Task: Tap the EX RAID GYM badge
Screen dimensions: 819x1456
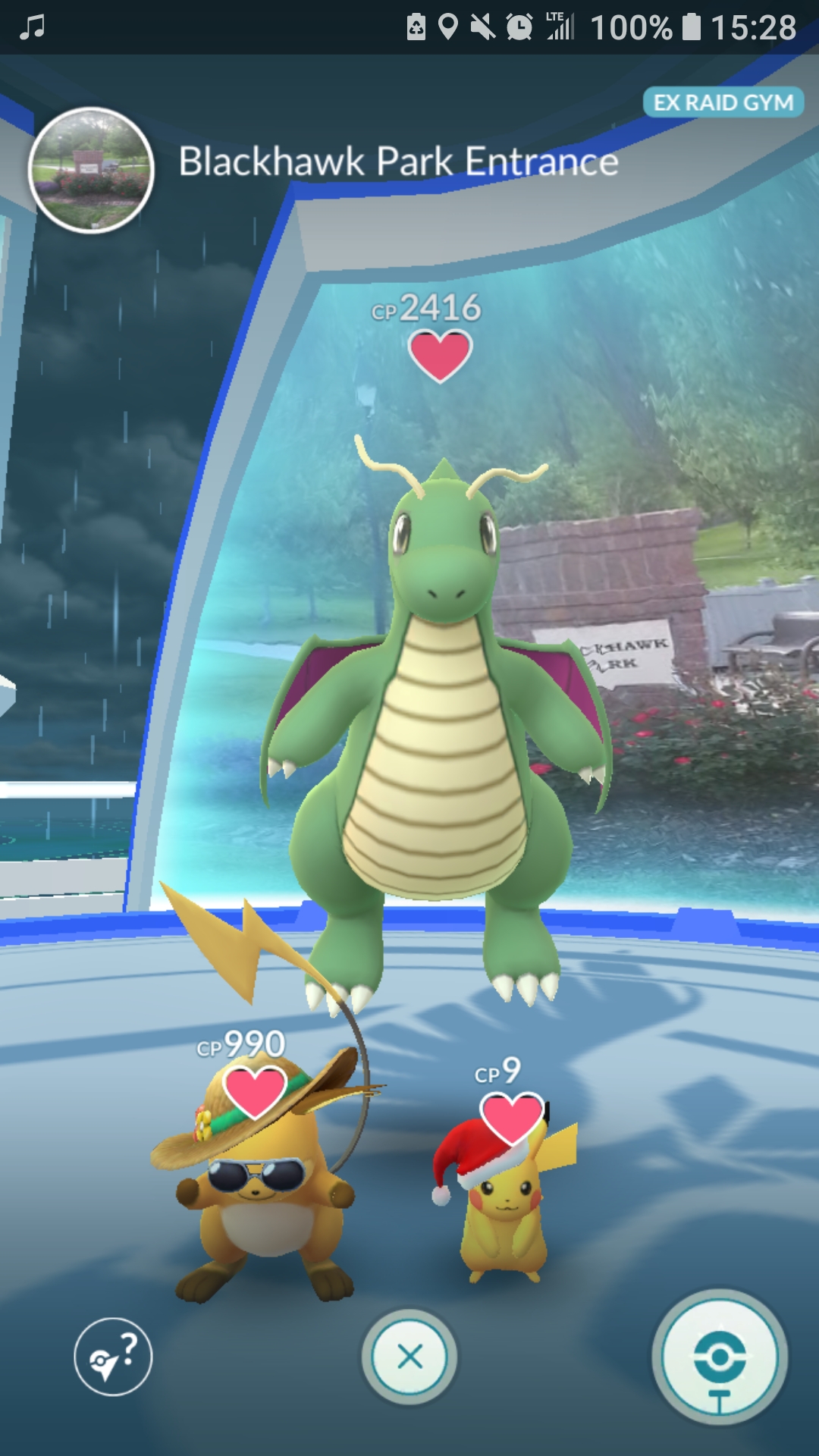Action: click(x=723, y=102)
